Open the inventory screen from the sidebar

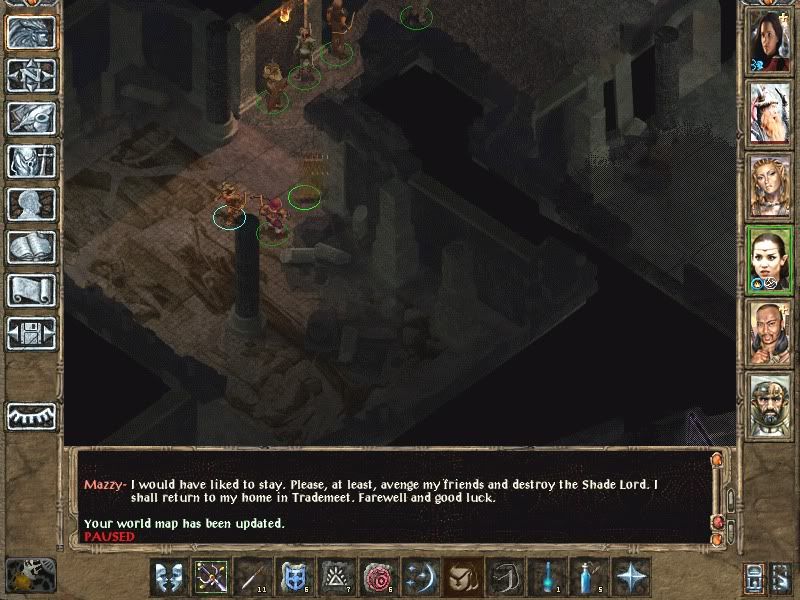[31, 161]
